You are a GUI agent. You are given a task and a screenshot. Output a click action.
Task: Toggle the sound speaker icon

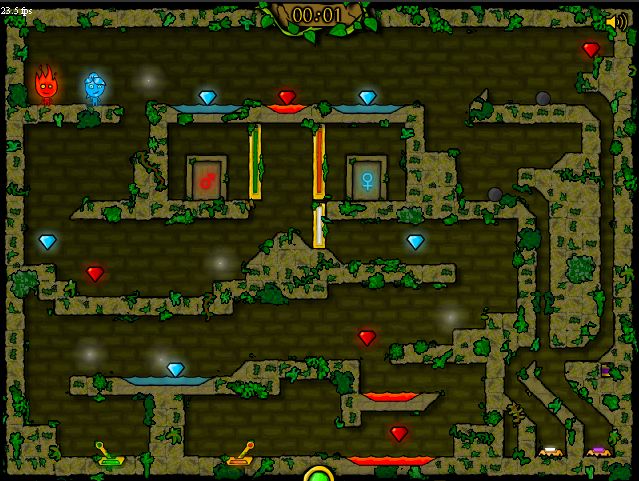coord(616,21)
